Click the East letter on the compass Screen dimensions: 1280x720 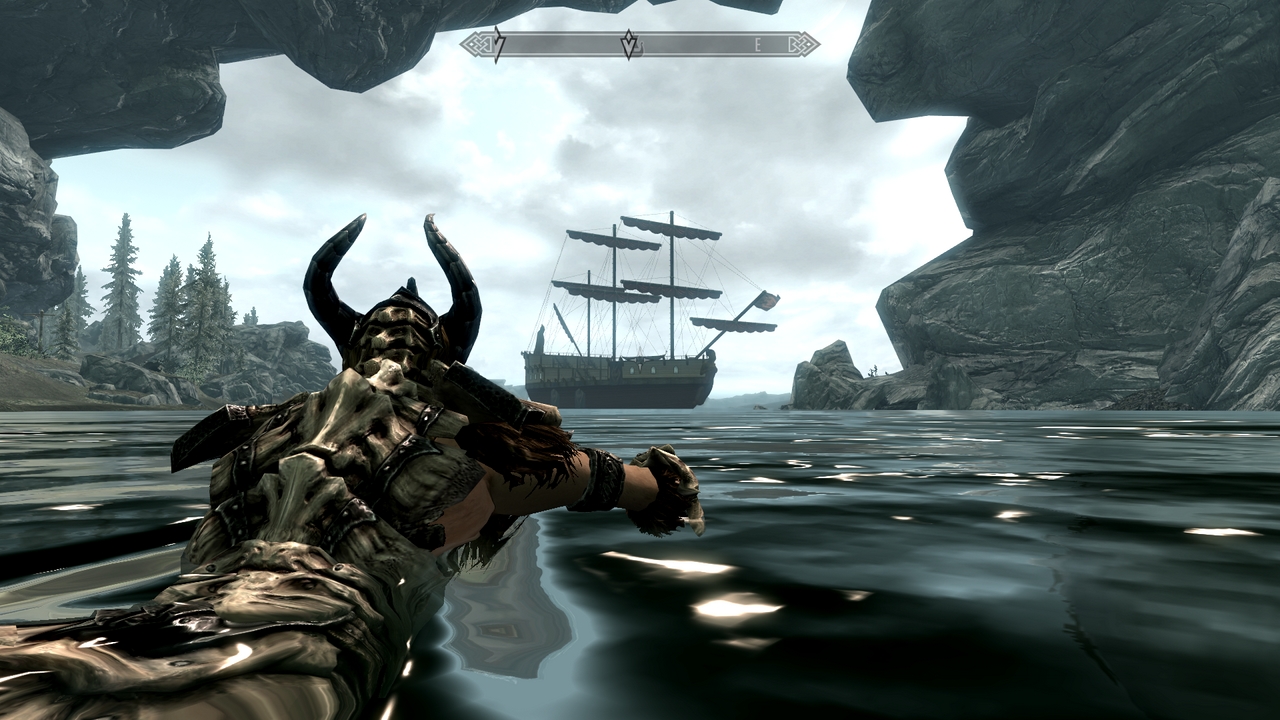759,45
